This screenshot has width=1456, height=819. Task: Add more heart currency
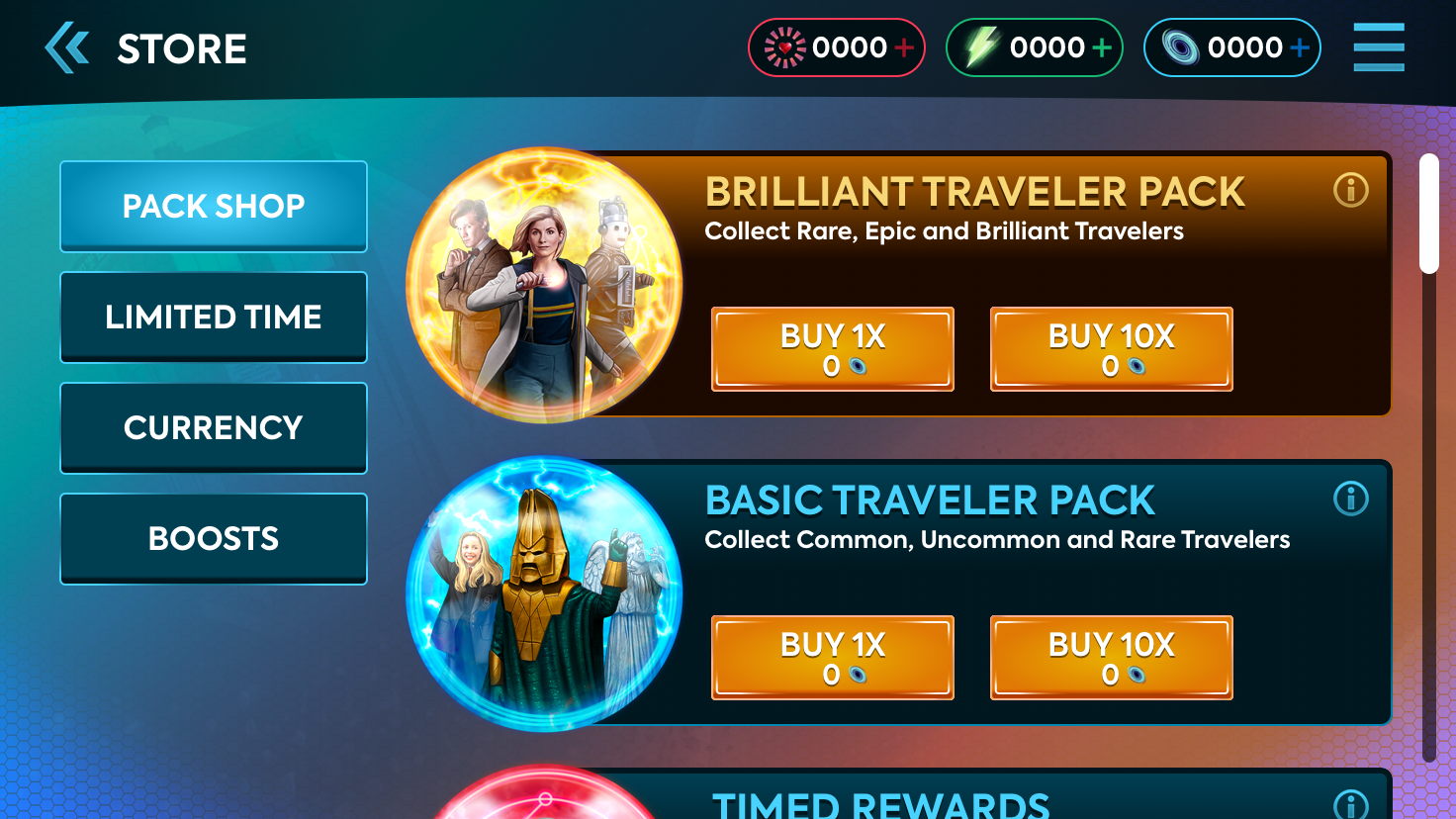904,47
